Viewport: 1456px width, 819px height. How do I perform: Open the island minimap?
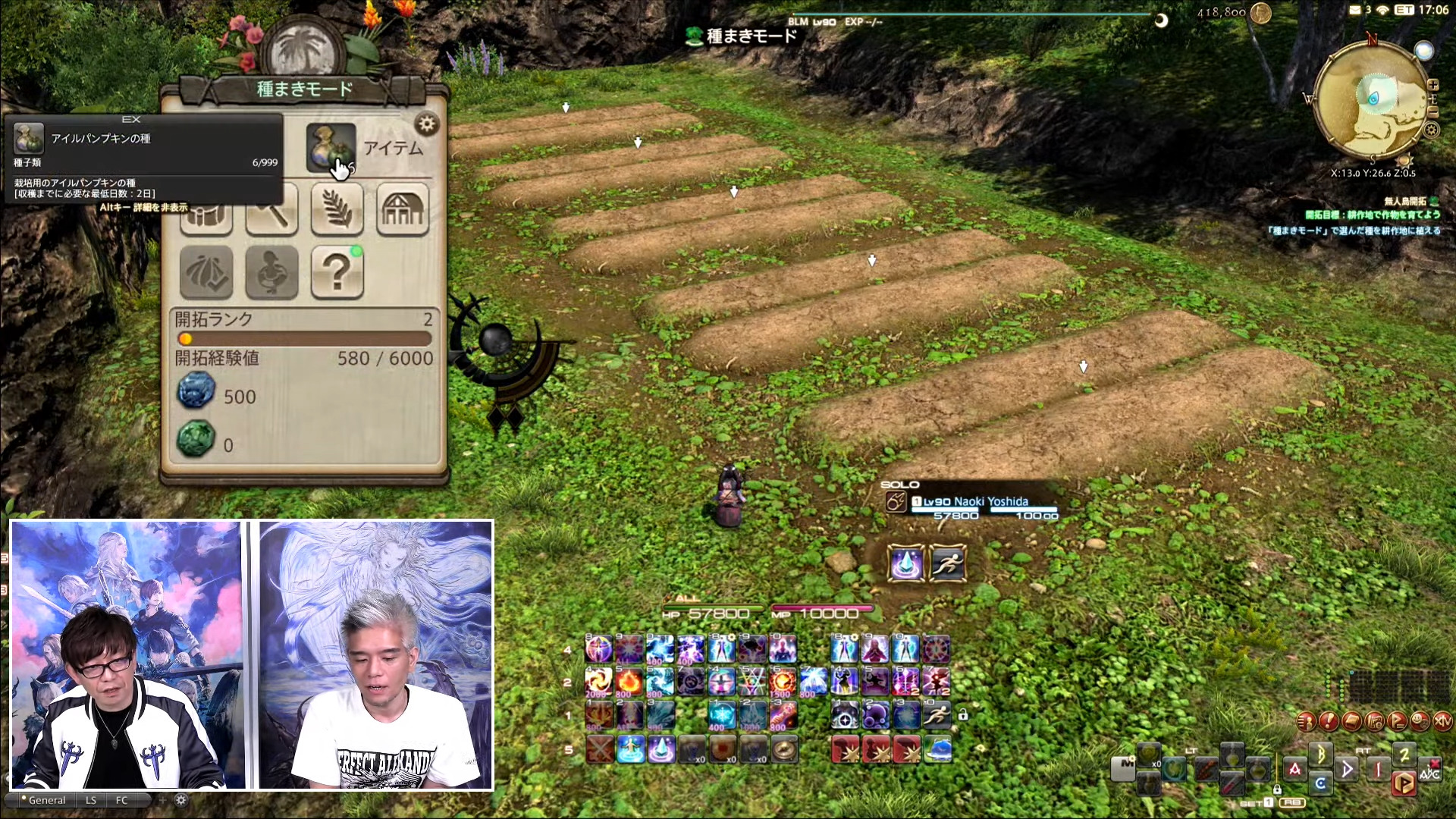(x=1373, y=99)
